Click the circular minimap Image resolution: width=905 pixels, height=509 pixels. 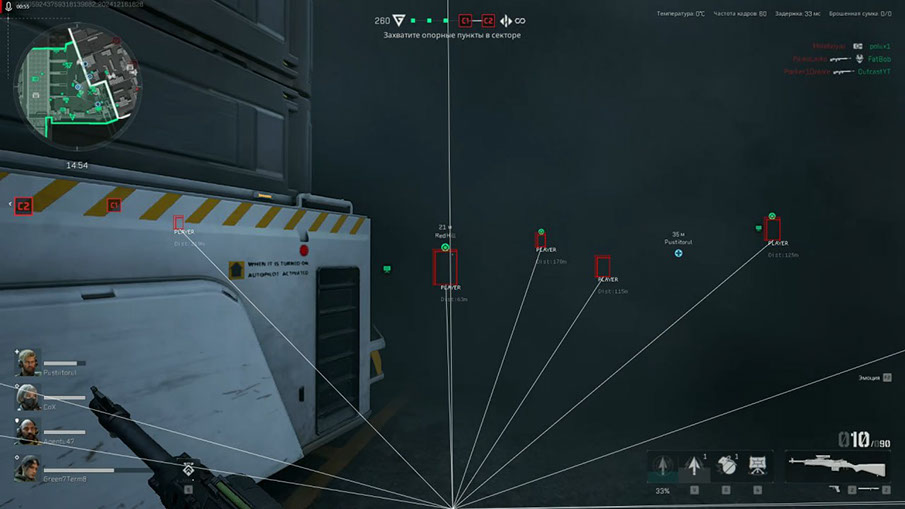point(67,85)
